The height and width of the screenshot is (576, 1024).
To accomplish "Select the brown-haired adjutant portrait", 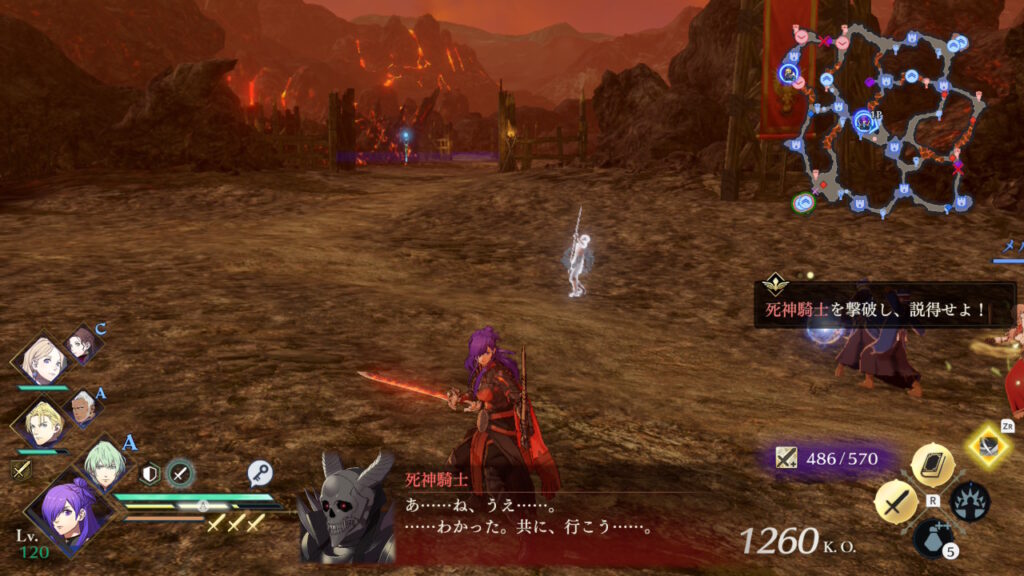I will click(84, 346).
